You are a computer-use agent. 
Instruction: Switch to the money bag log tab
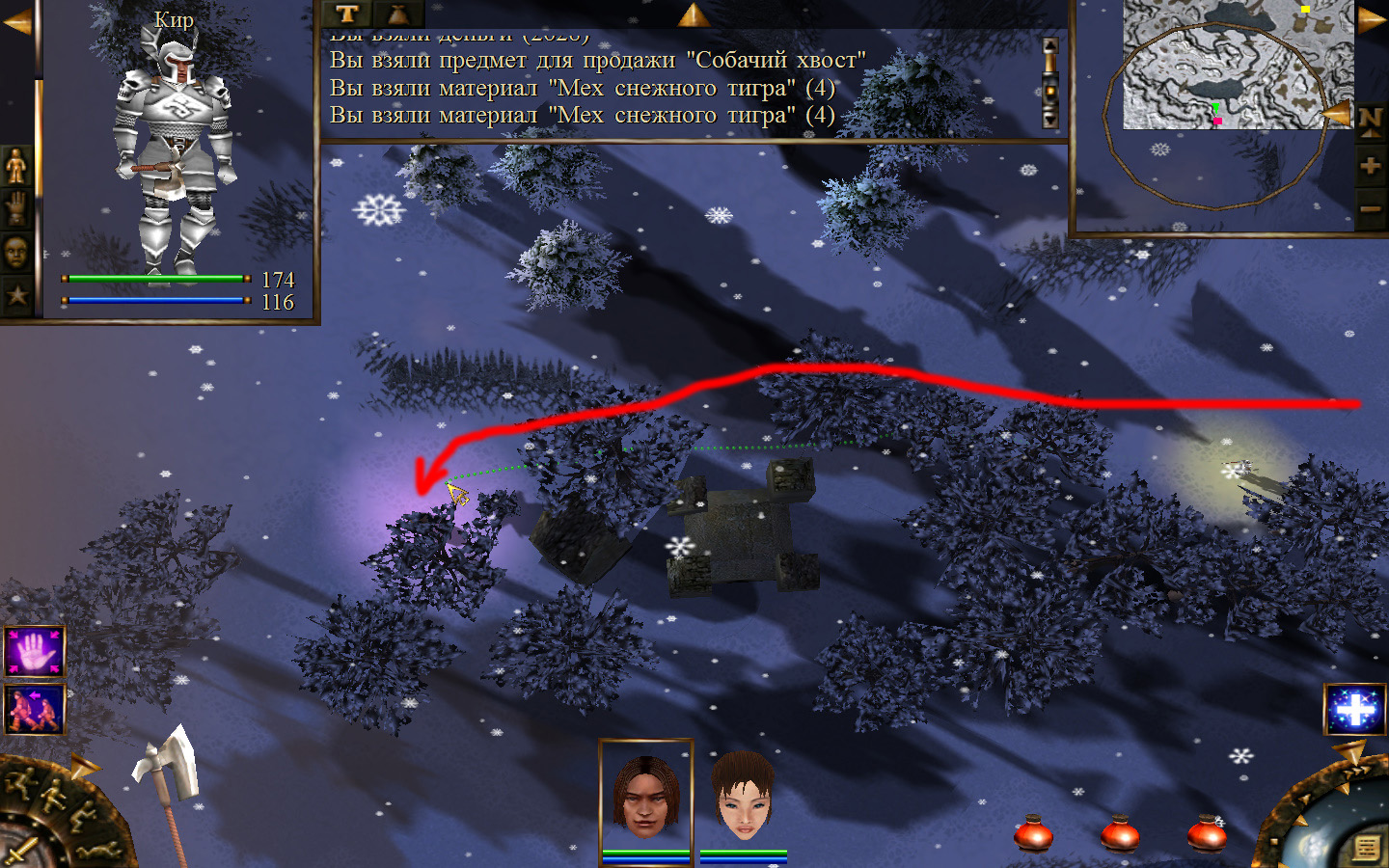(397, 14)
